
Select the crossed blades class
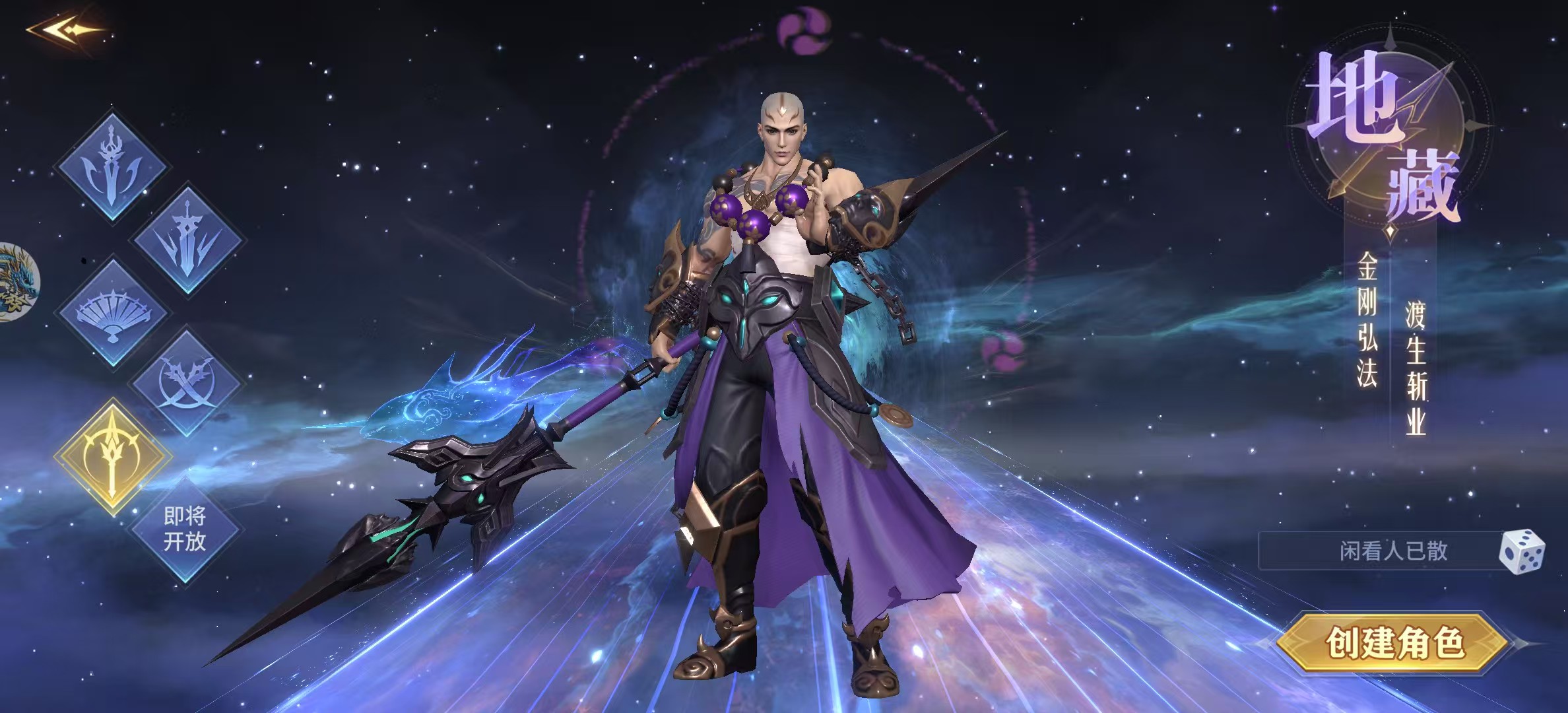pos(186,384)
